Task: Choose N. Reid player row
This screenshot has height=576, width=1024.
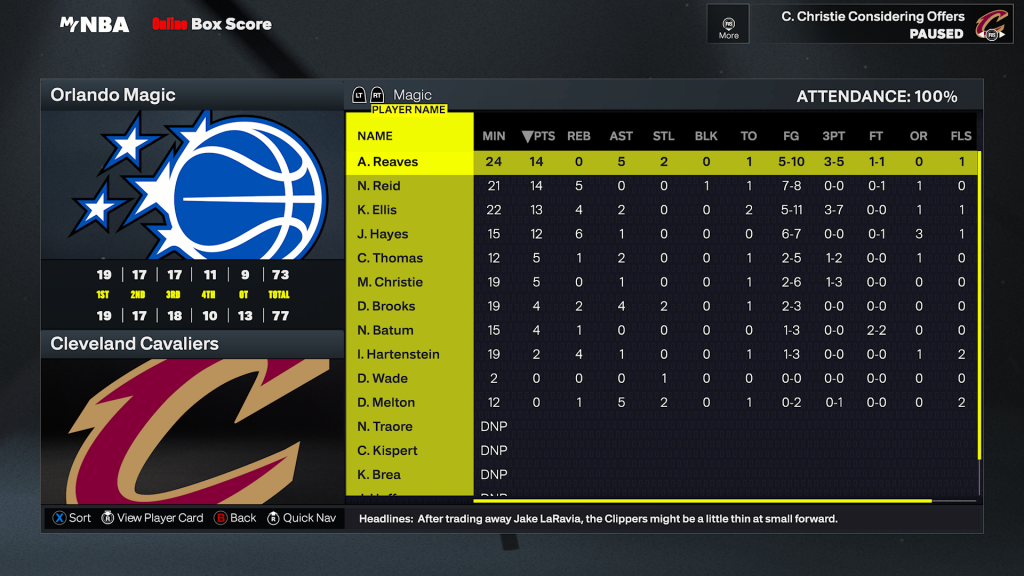Action: pos(379,186)
